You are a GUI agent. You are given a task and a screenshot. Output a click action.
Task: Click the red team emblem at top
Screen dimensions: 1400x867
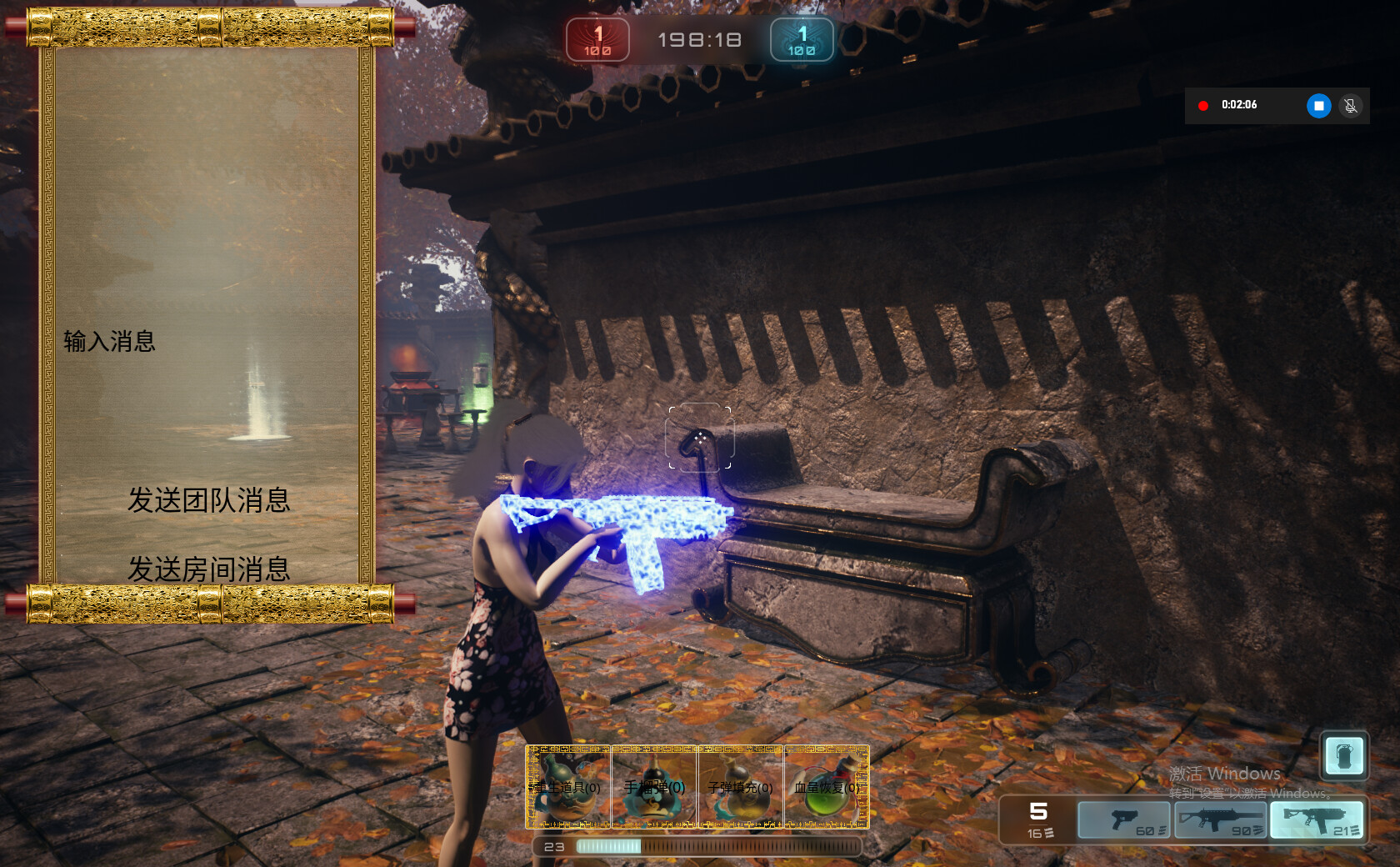coord(597,39)
